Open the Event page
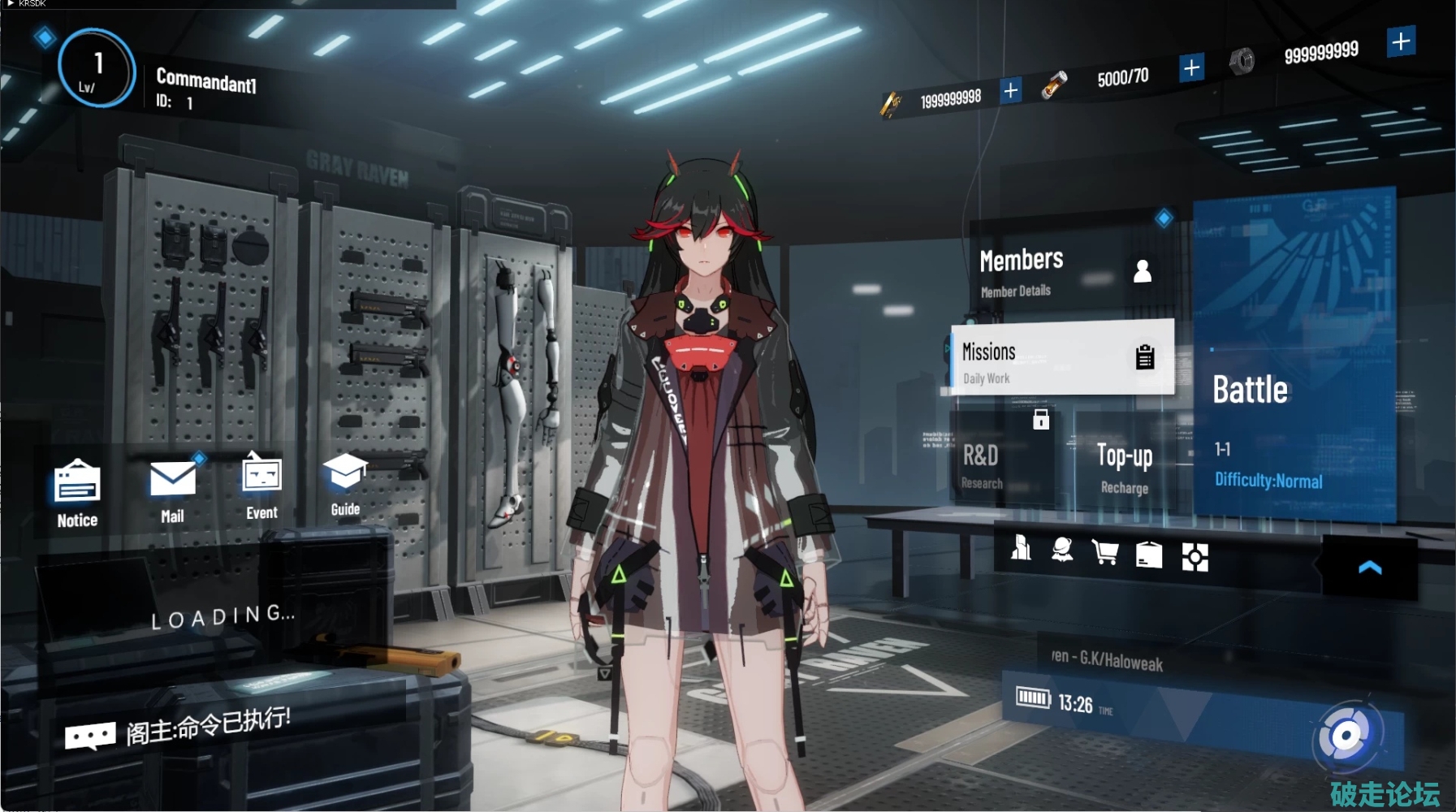The width and height of the screenshot is (1456, 812). tap(261, 487)
